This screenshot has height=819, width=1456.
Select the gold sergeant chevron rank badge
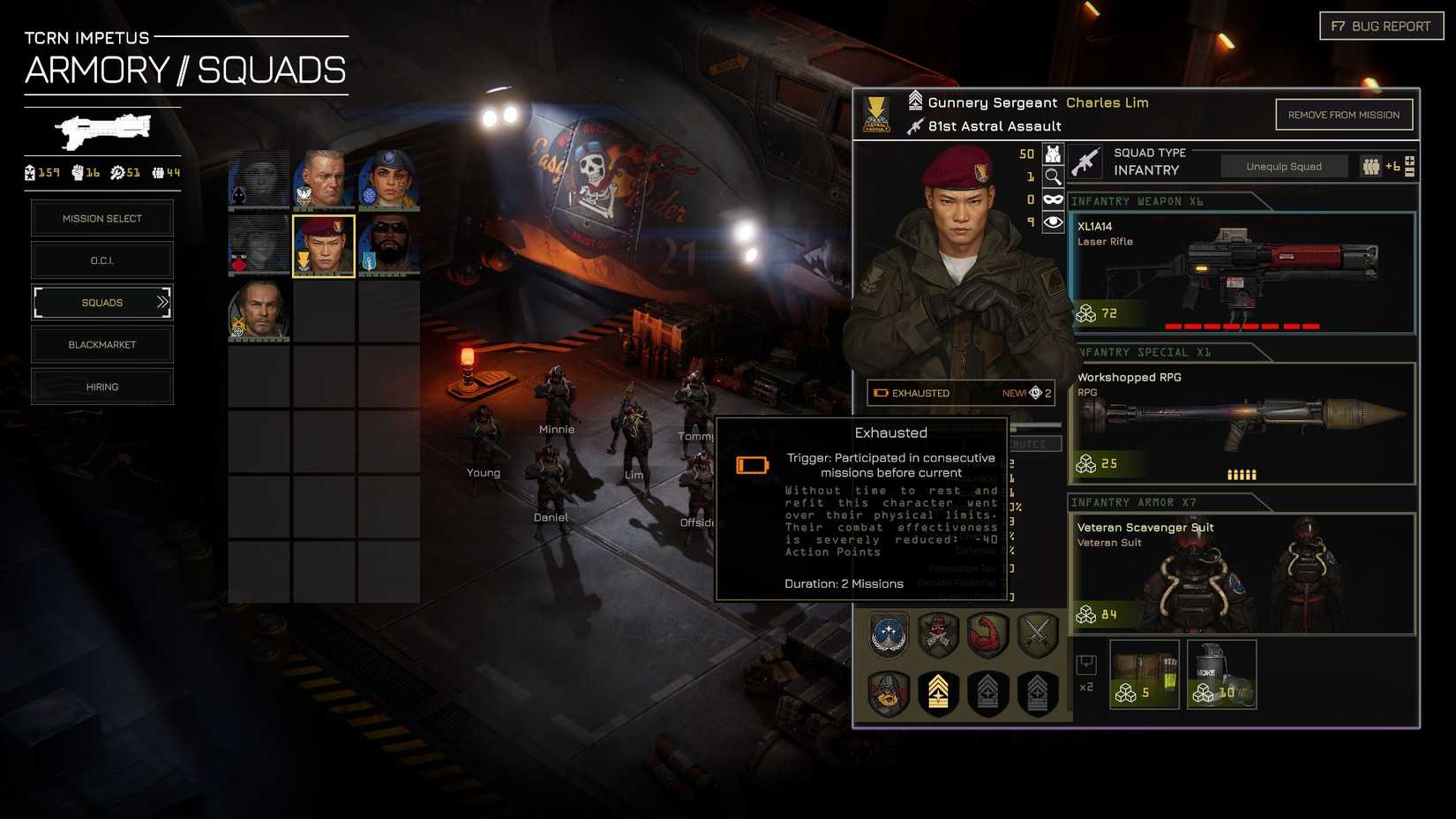(938, 693)
